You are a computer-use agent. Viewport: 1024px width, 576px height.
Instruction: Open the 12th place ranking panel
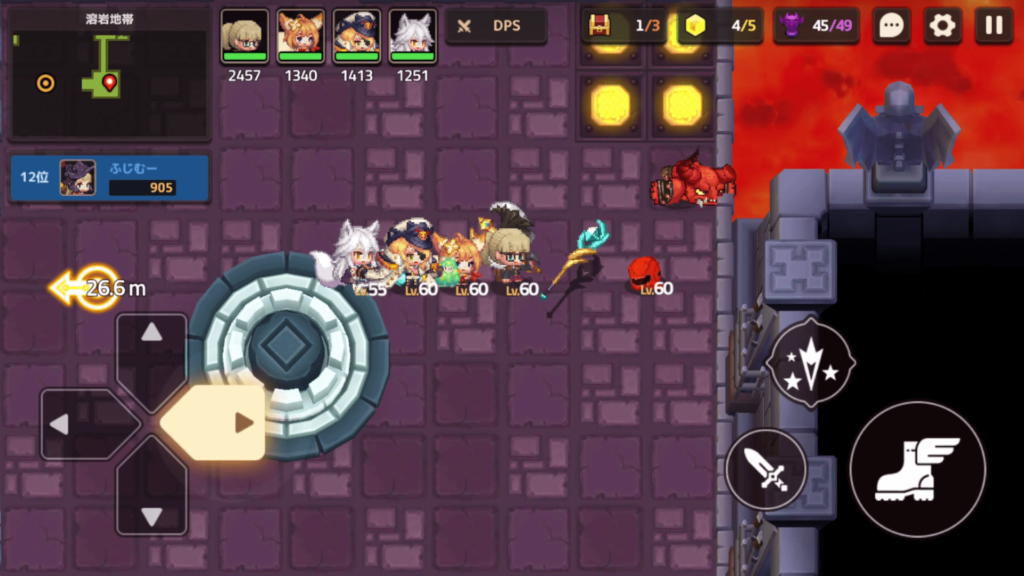(110, 178)
